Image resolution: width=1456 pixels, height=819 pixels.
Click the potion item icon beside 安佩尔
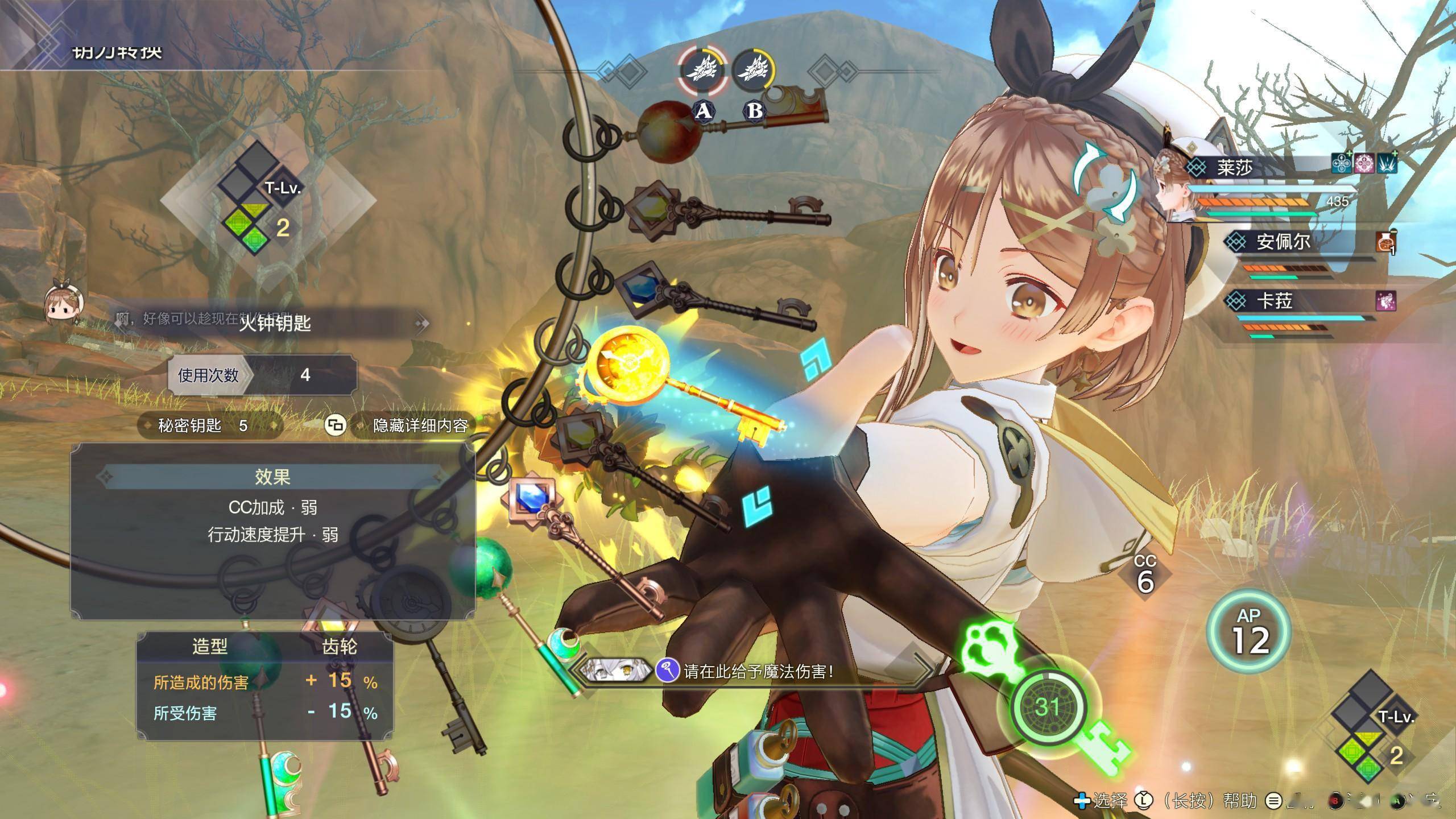1385,243
